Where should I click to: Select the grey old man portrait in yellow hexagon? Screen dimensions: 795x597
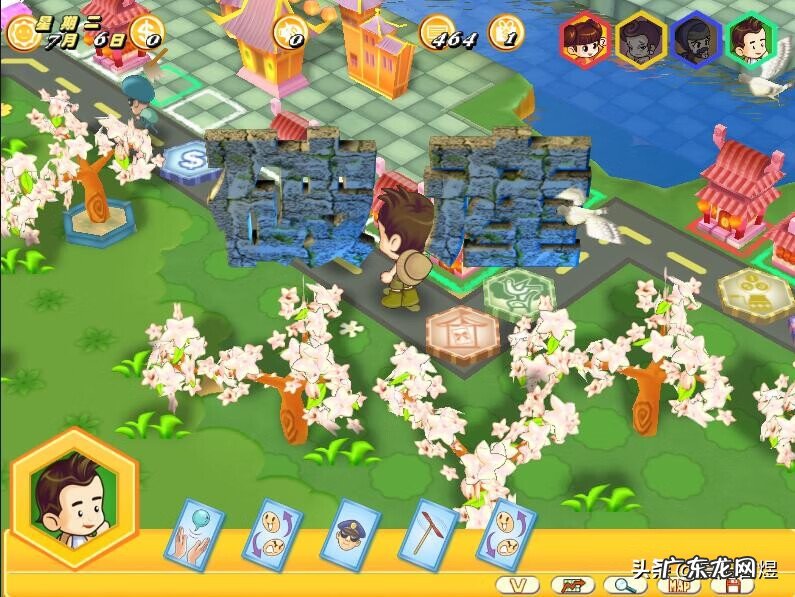pos(640,39)
